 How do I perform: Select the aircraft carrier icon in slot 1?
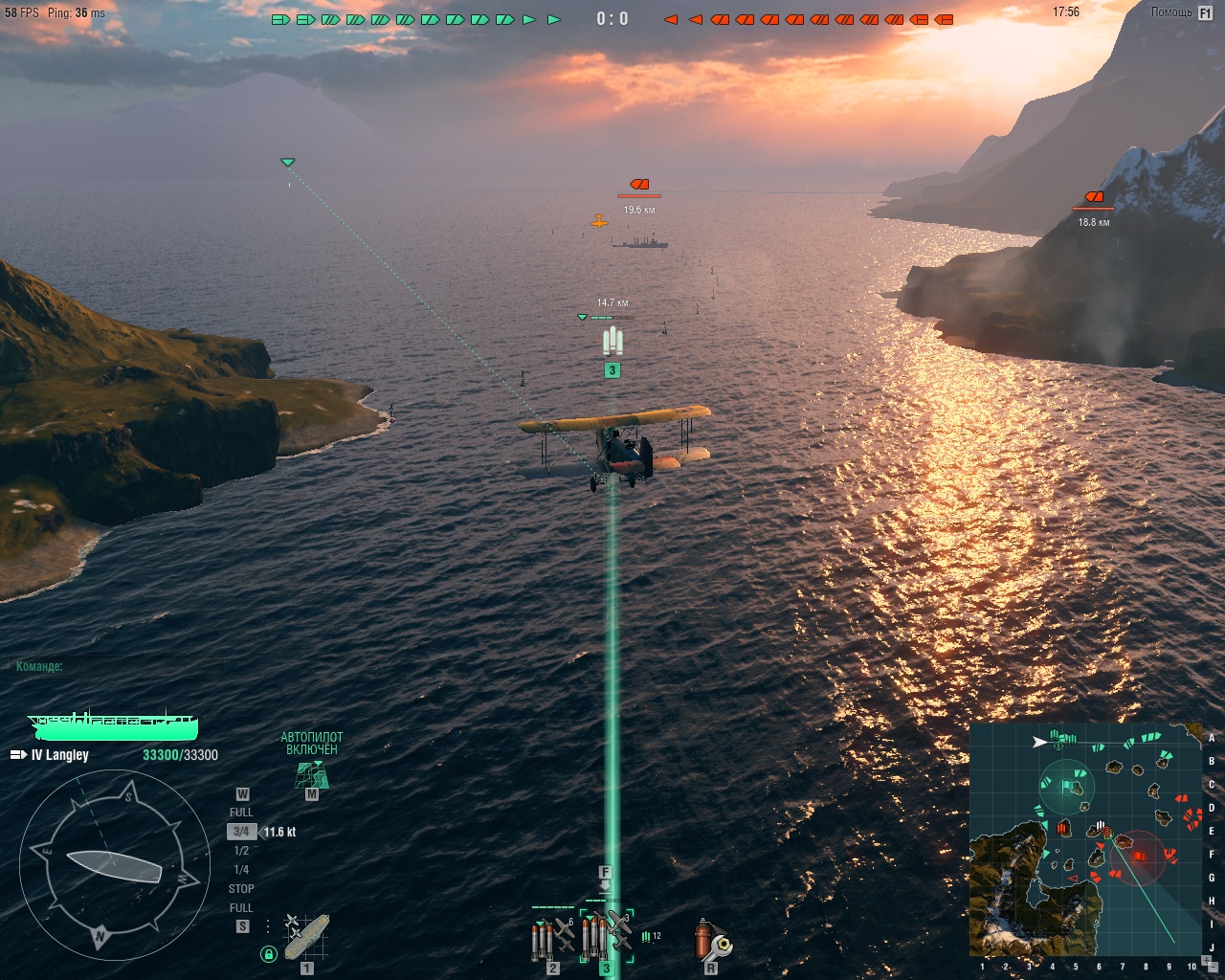307,938
